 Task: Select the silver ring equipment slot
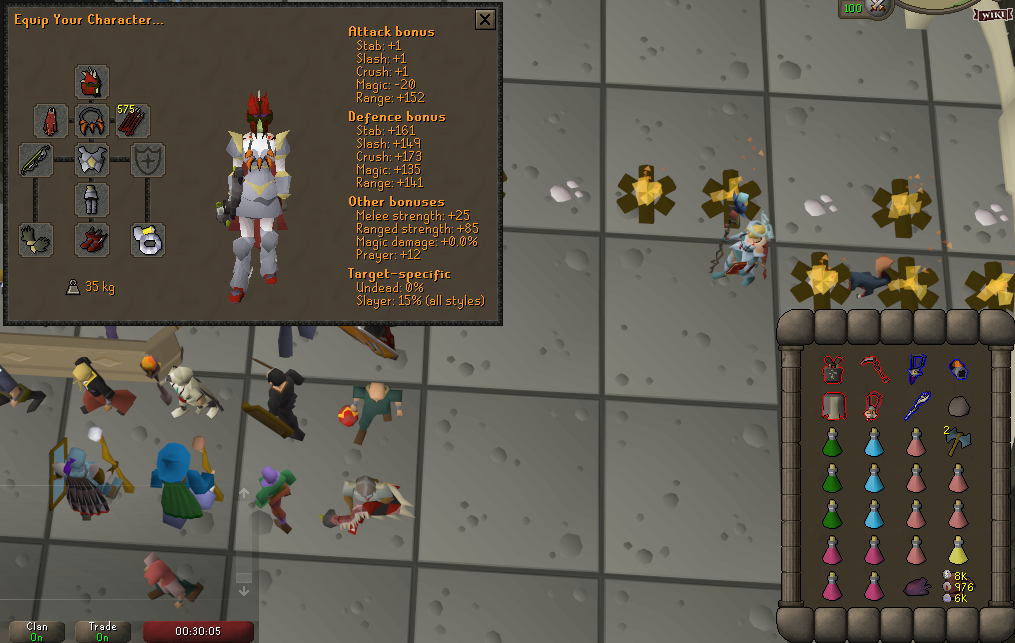click(148, 240)
